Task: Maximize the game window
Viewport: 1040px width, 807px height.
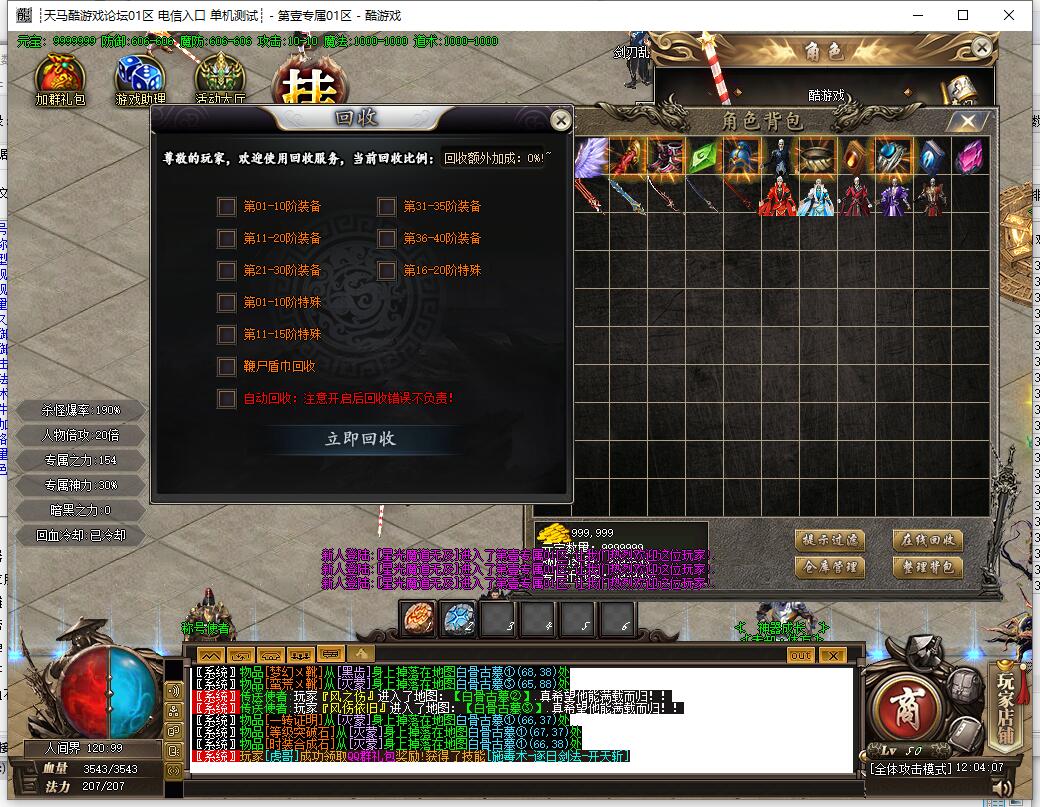Action: click(963, 15)
